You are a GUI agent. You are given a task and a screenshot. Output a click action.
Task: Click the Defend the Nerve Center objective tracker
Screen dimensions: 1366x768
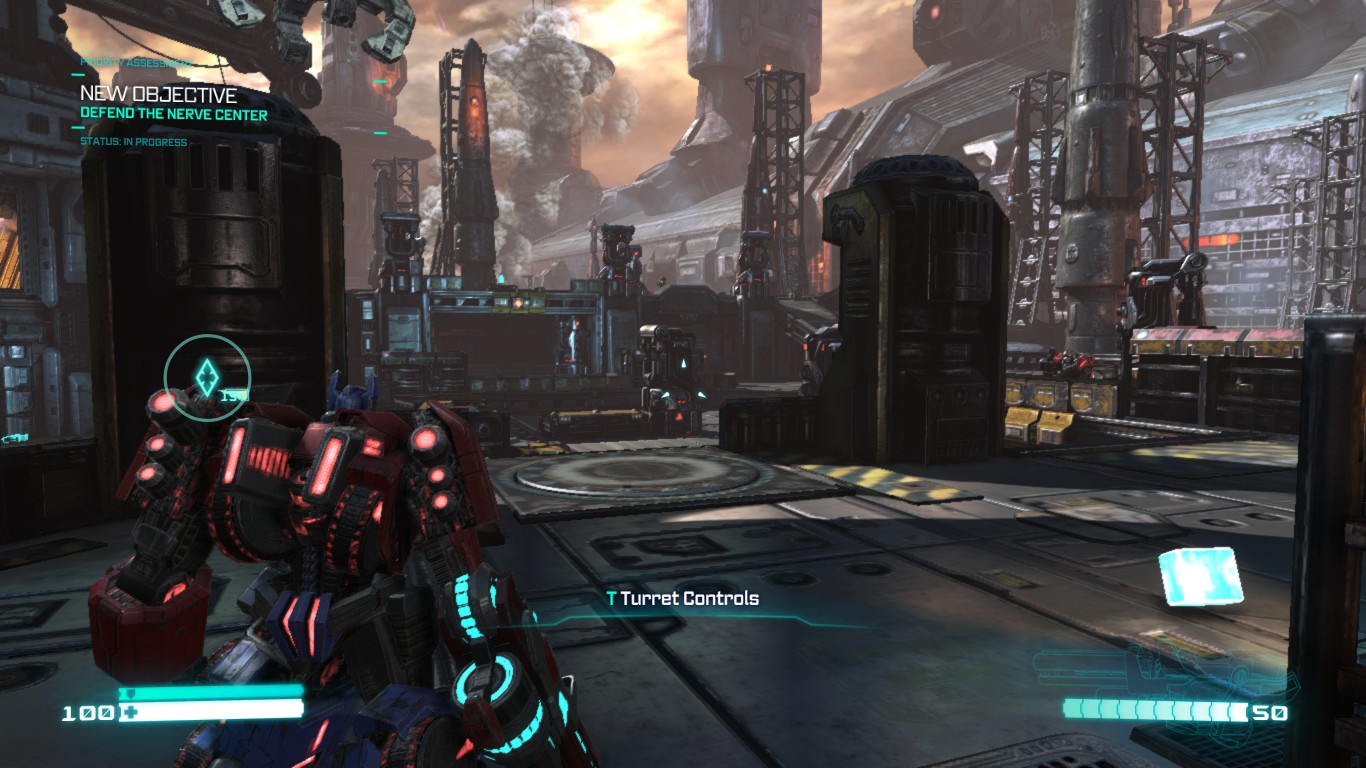tap(174, 114)
